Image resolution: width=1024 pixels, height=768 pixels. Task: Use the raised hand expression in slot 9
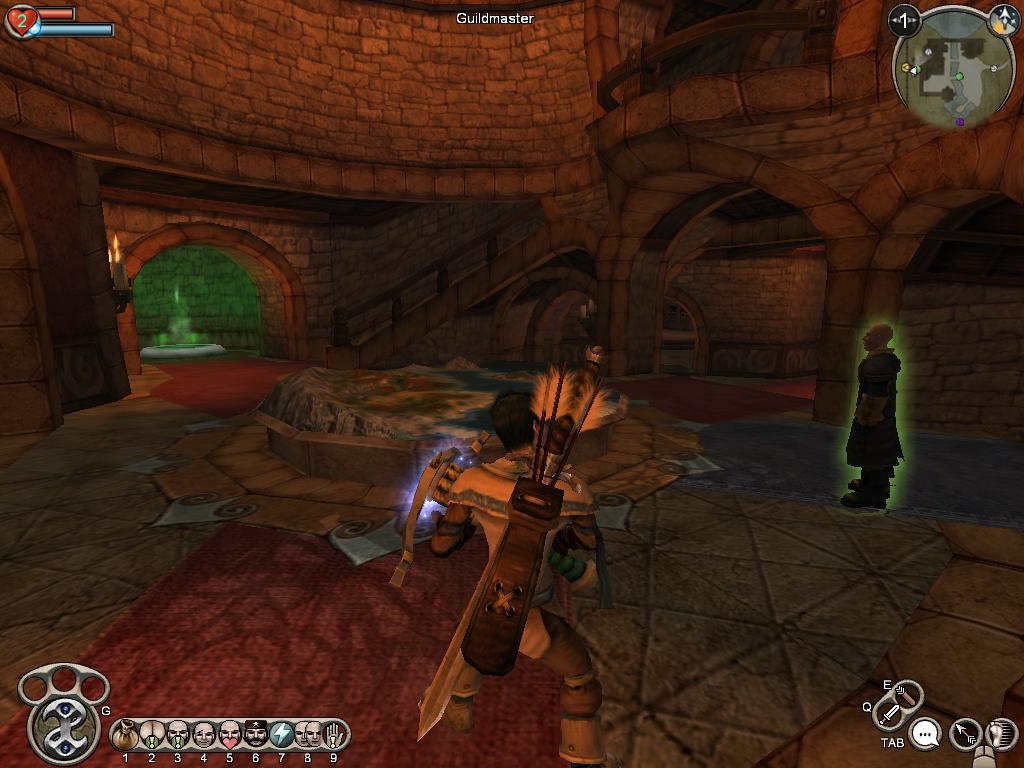334,736
